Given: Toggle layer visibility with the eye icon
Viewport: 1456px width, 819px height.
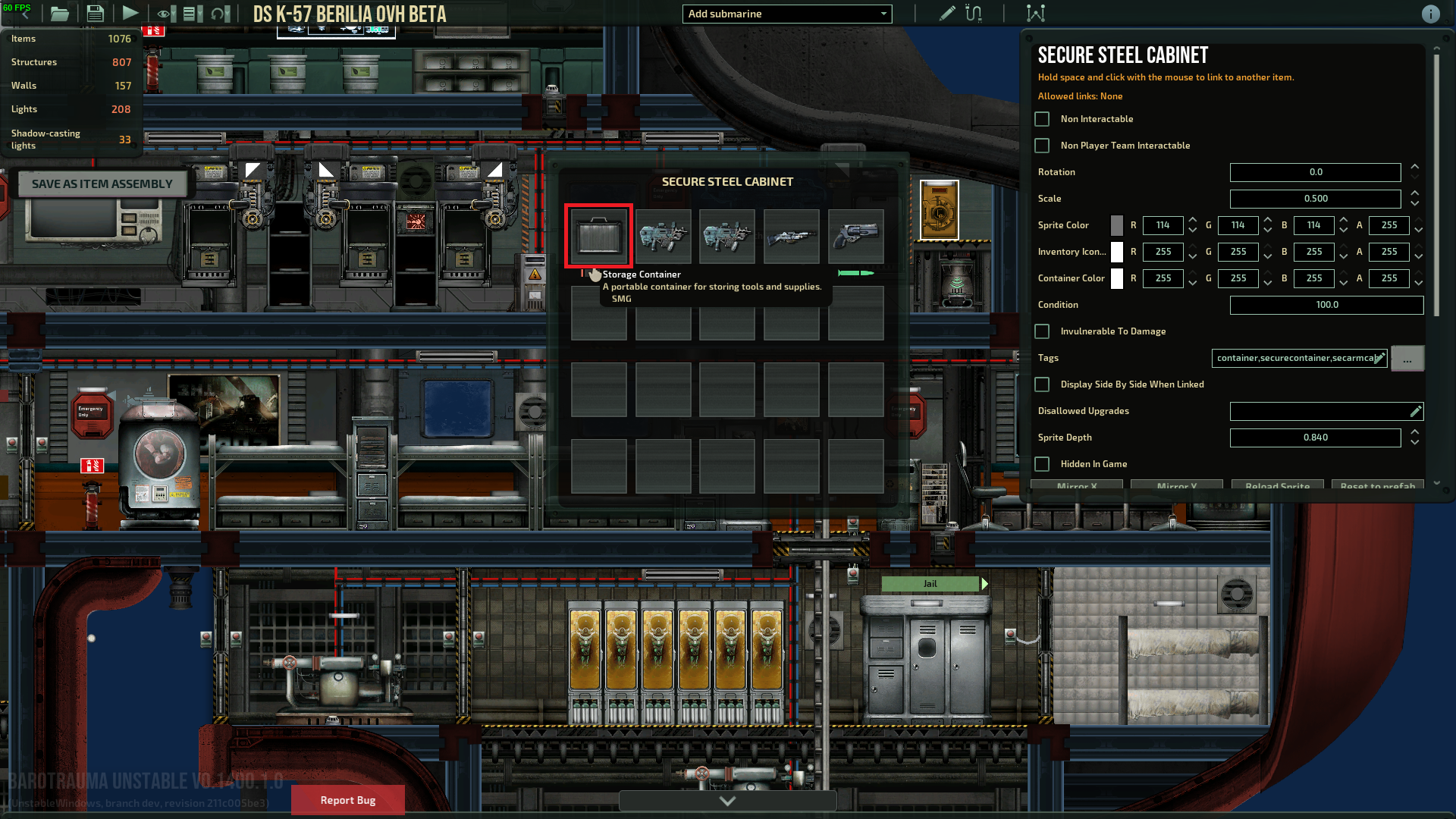Looking at the screenshot, I should pyautogui.click(x=165, y=13).
